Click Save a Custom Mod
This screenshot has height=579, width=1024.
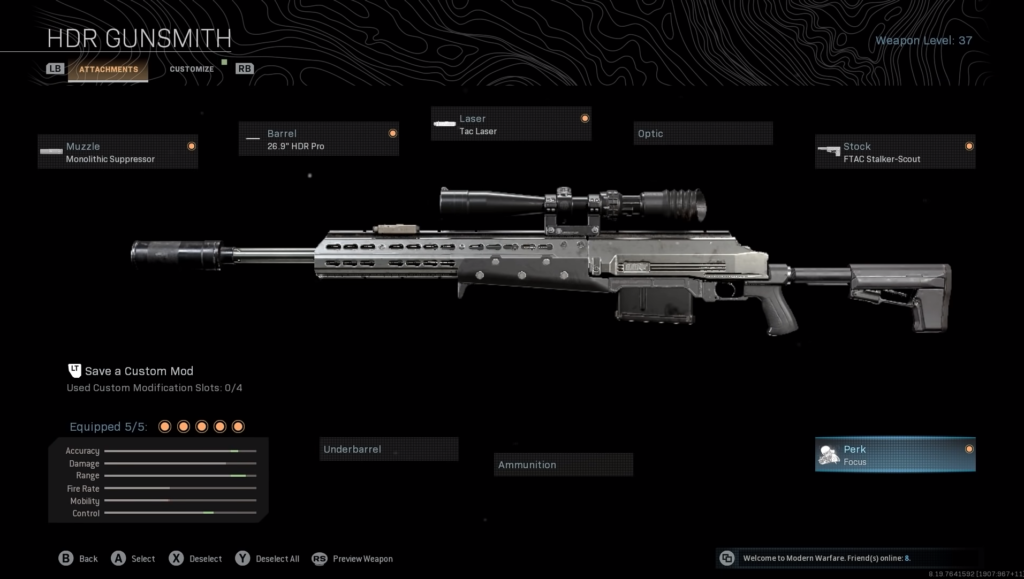tap(138, 371)
